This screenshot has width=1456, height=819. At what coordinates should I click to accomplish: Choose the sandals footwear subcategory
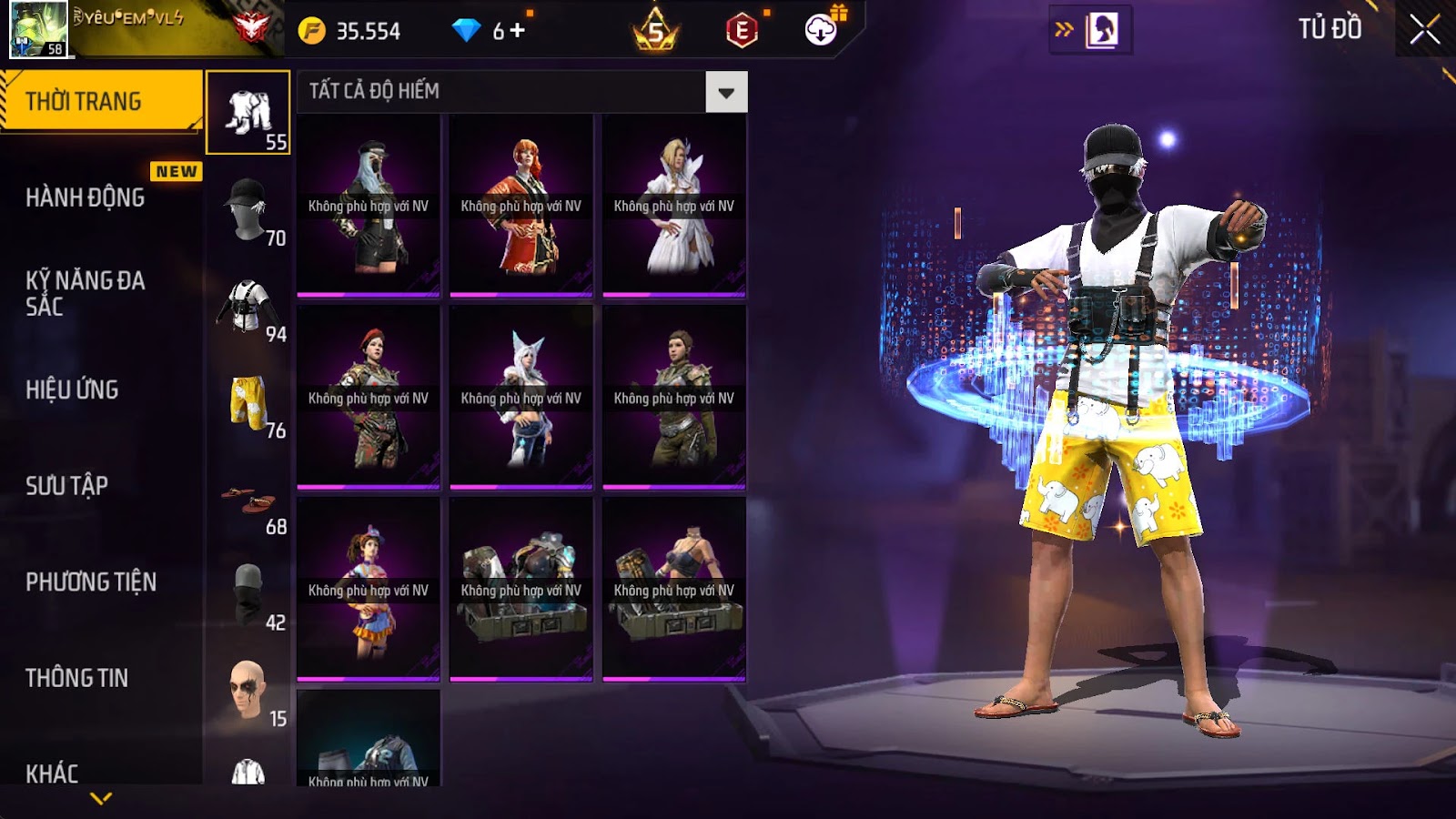pyautogui.click(x=248, y=500)
